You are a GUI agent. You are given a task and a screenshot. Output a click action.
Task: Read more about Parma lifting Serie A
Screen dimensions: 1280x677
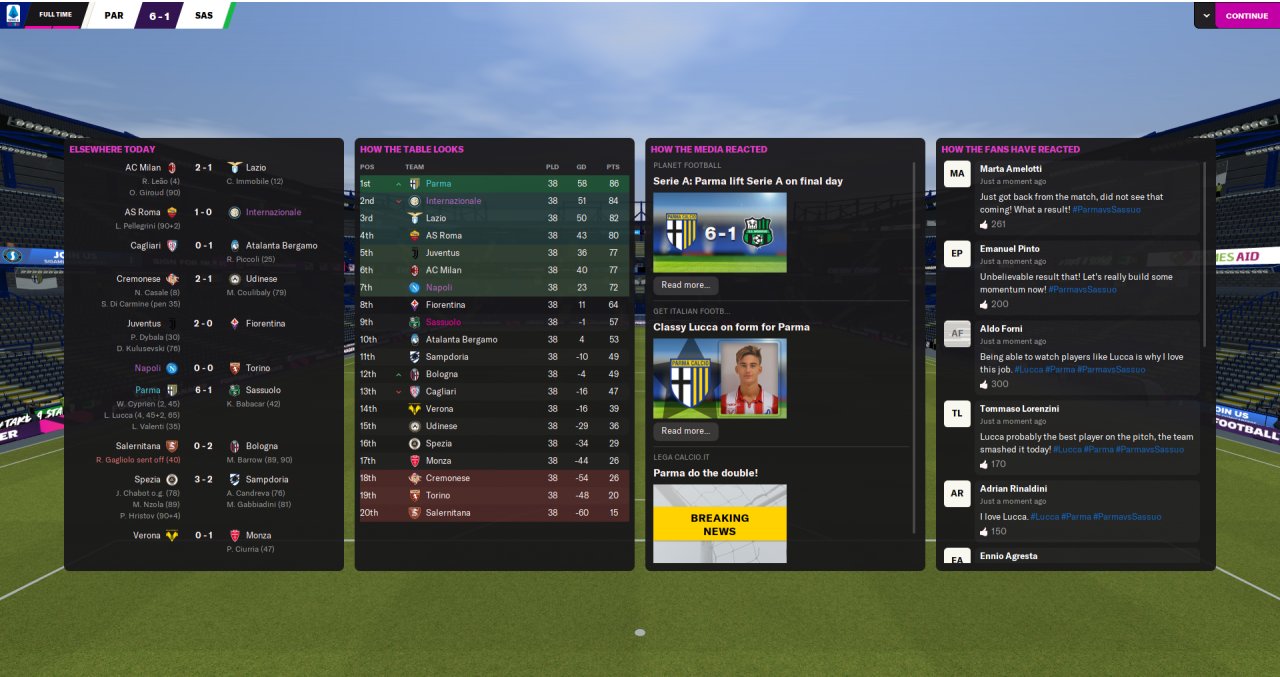tap(685, 285)
